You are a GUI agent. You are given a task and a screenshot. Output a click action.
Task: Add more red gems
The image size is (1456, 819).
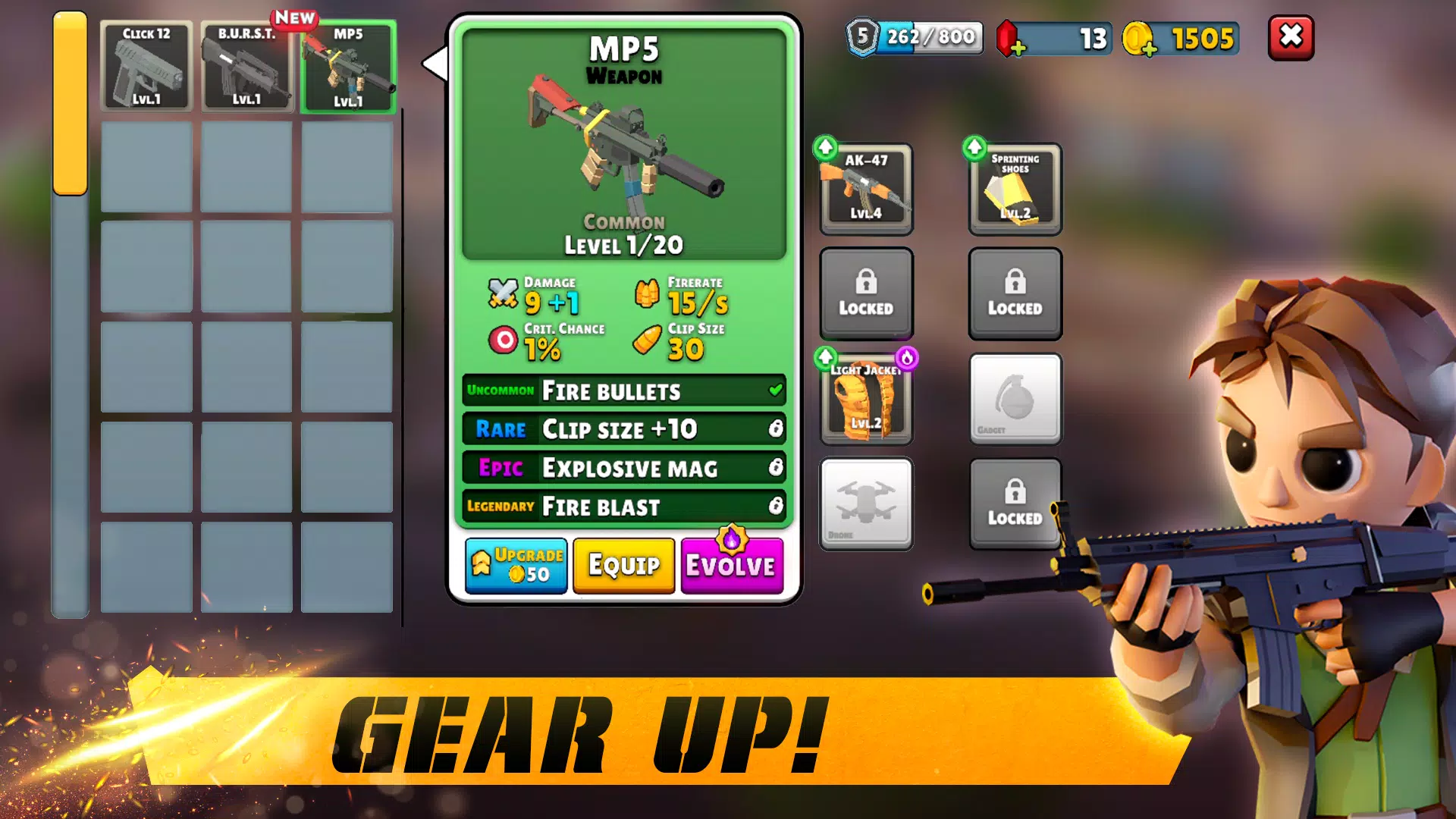(1017, 48)
